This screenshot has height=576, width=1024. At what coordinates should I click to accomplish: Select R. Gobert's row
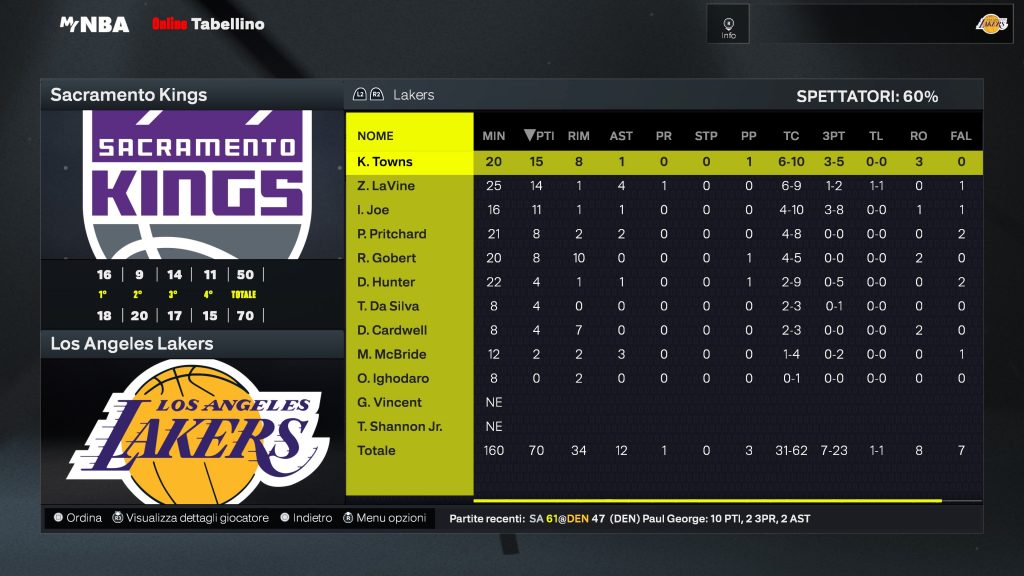click(387, 258)
